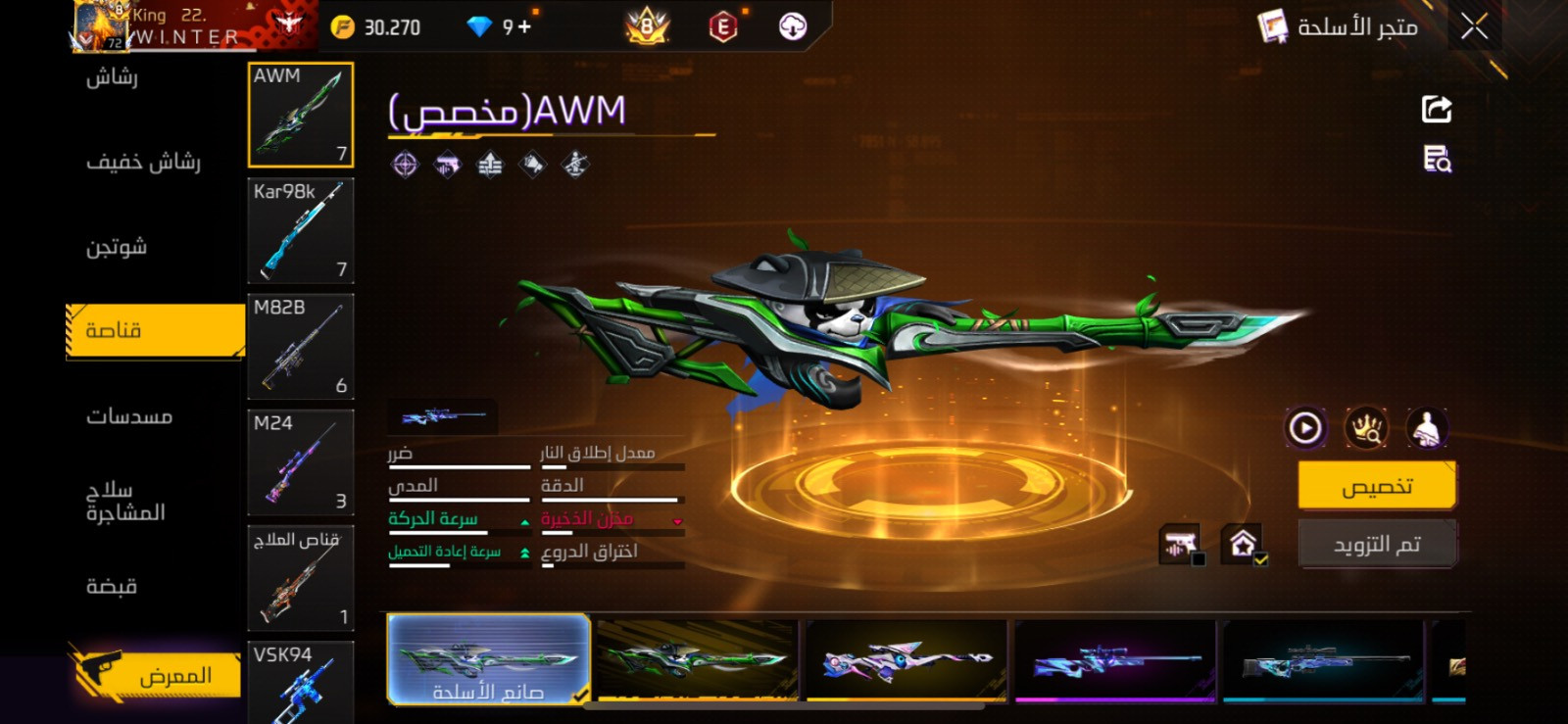Image resolution: width=1568 pixels, height=724 pixels.
Task: Share the AWM skin via share icon
Action: pos(1437,109)
